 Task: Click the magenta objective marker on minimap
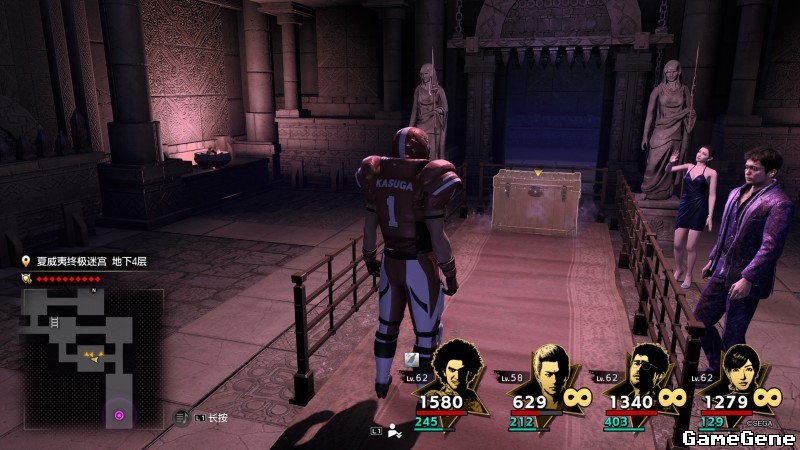[119, 414]
